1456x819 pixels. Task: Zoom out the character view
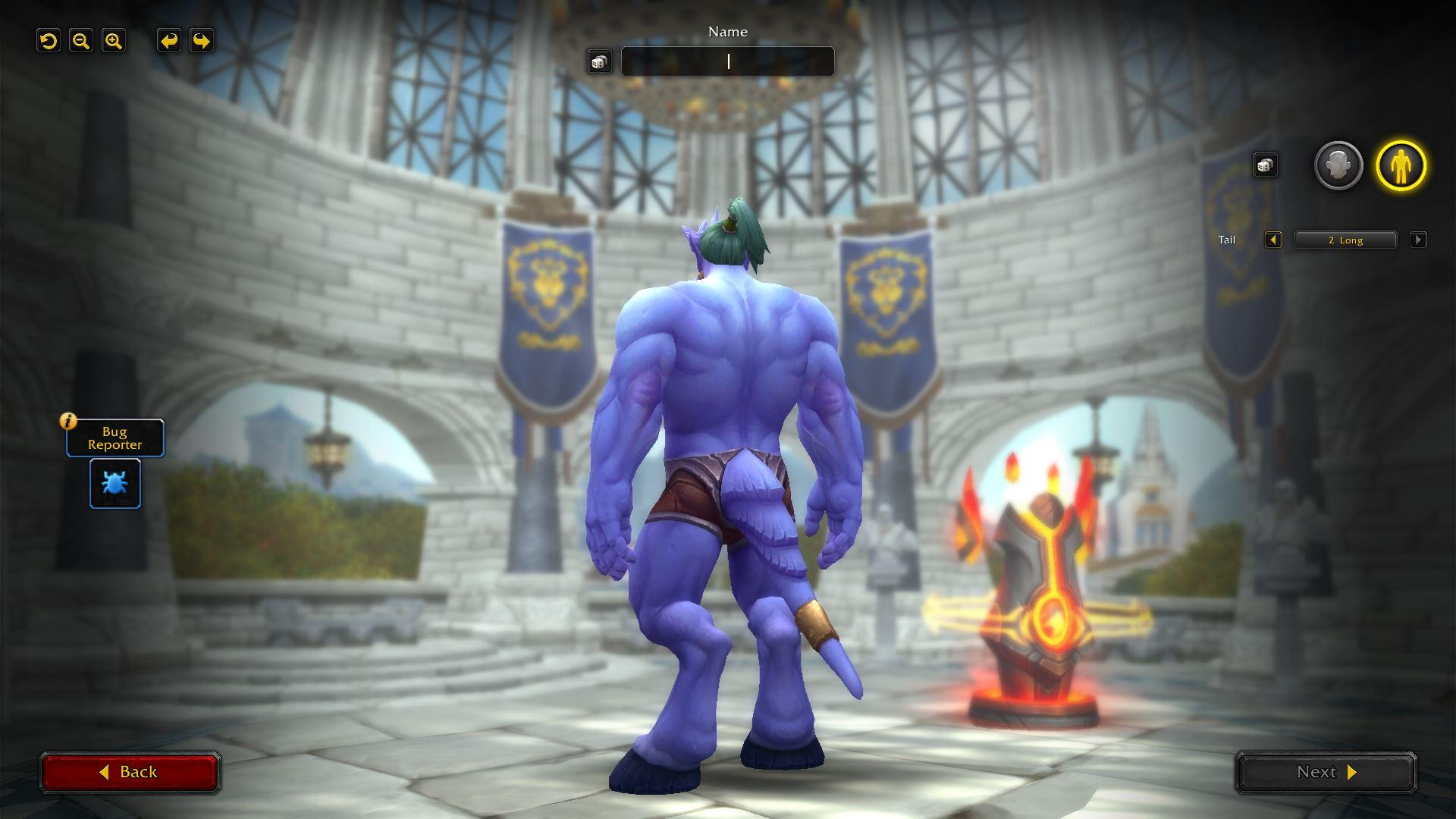[81, 41]
